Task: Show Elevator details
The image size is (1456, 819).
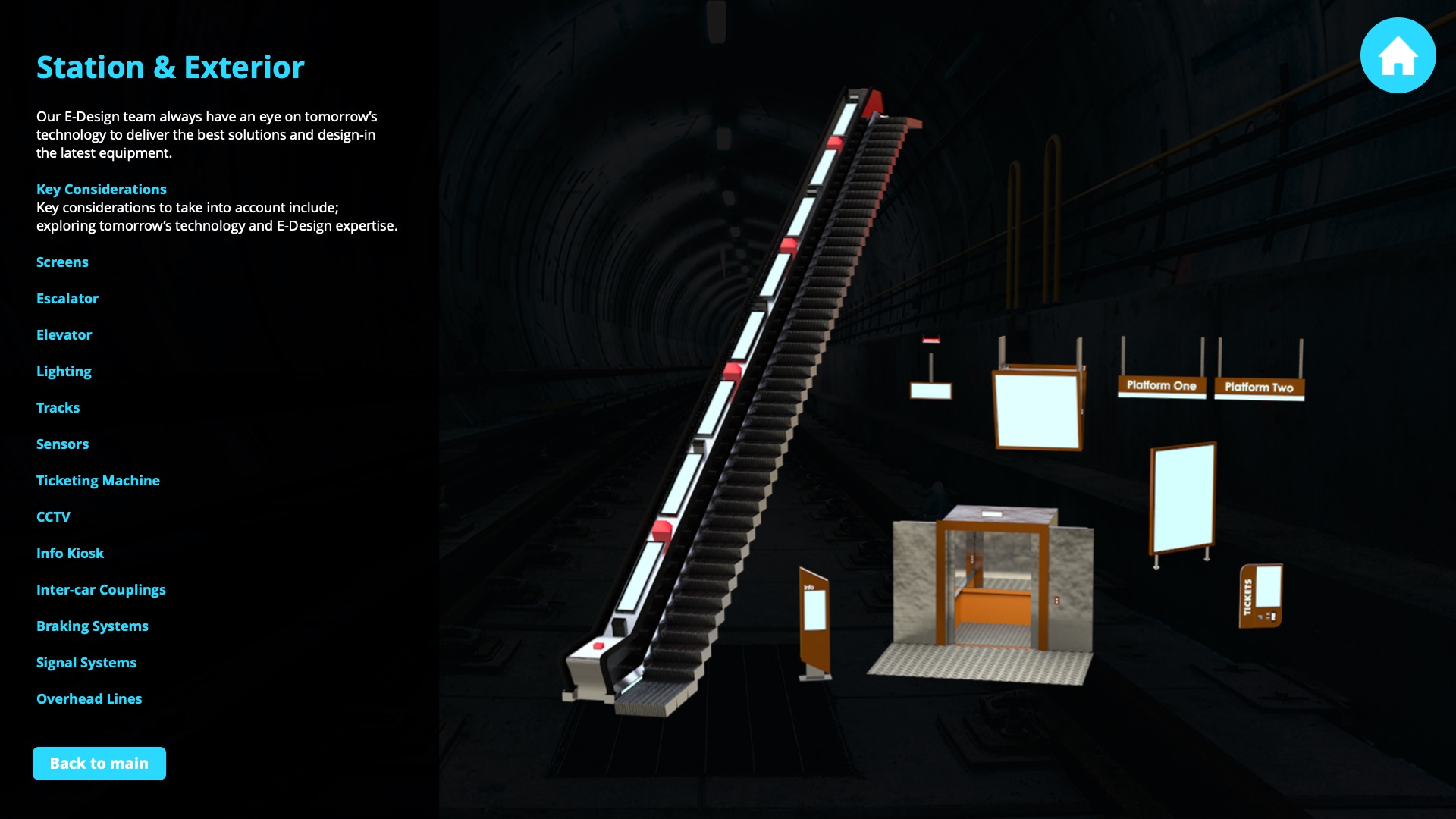Action: point(64,335)
